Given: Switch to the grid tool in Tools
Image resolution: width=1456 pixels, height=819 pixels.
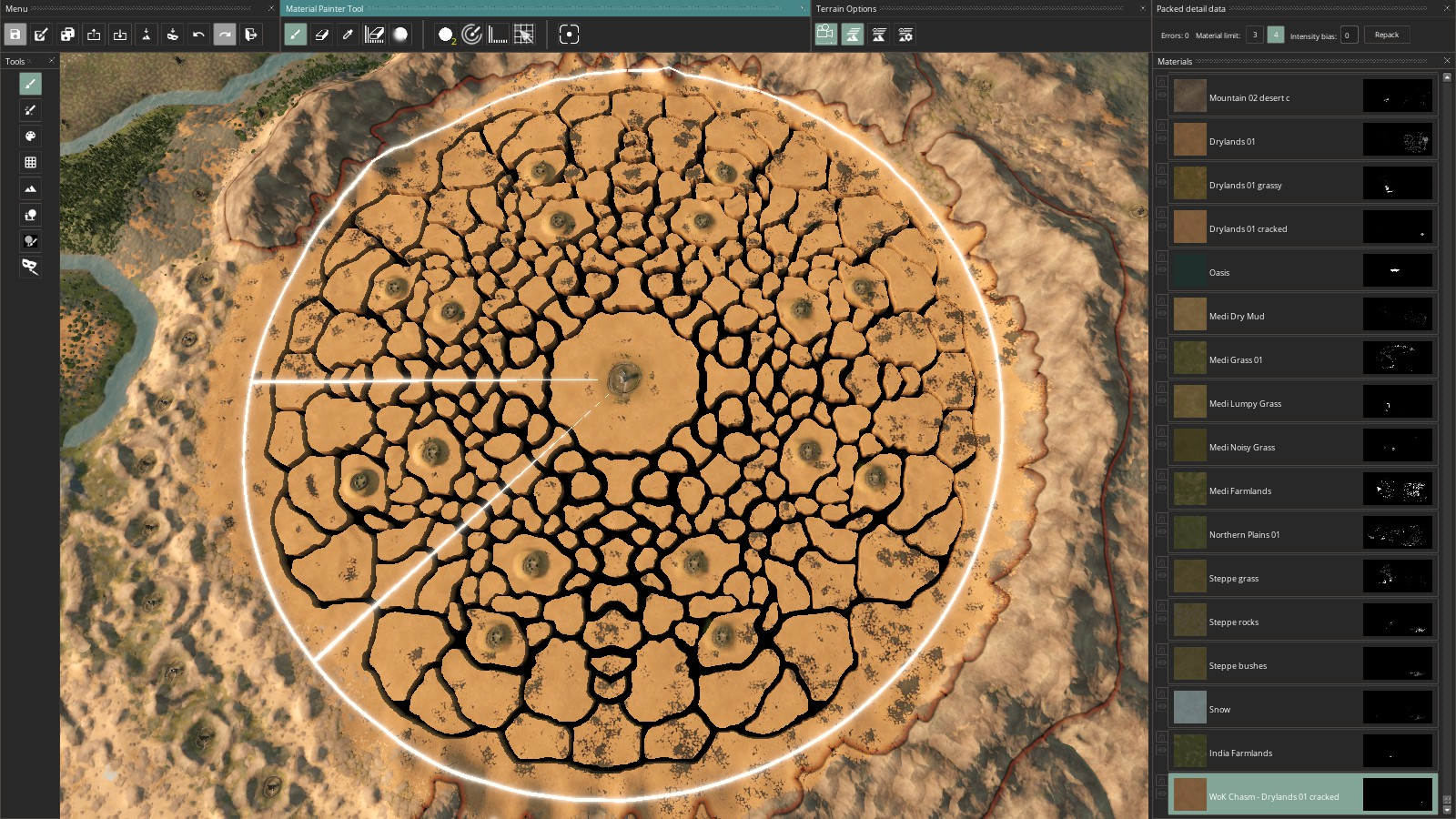Looking at the screenshot, I should (x=30, y=162).
